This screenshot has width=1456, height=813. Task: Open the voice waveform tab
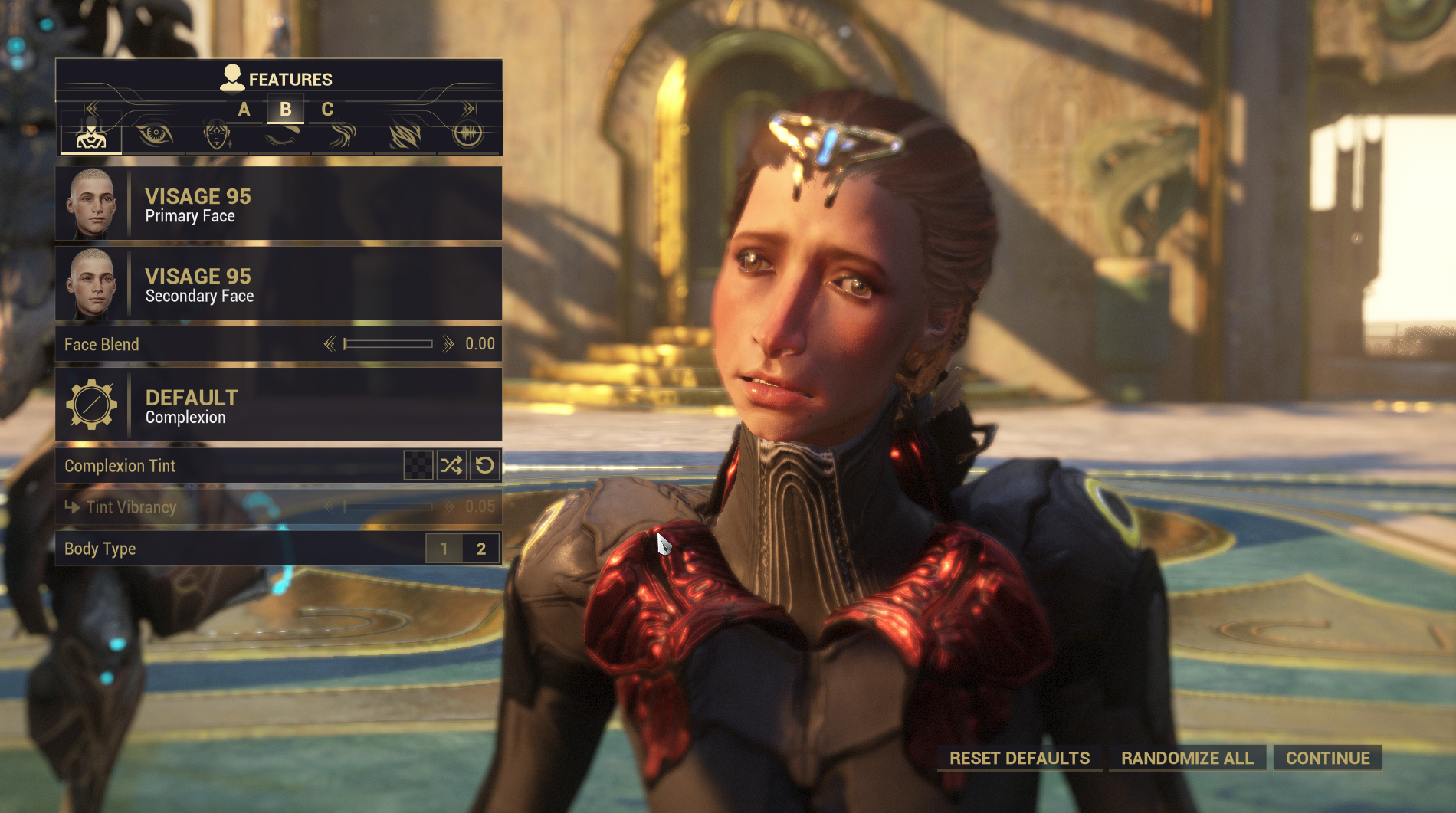pyautogui.click(x=468, y=136)
